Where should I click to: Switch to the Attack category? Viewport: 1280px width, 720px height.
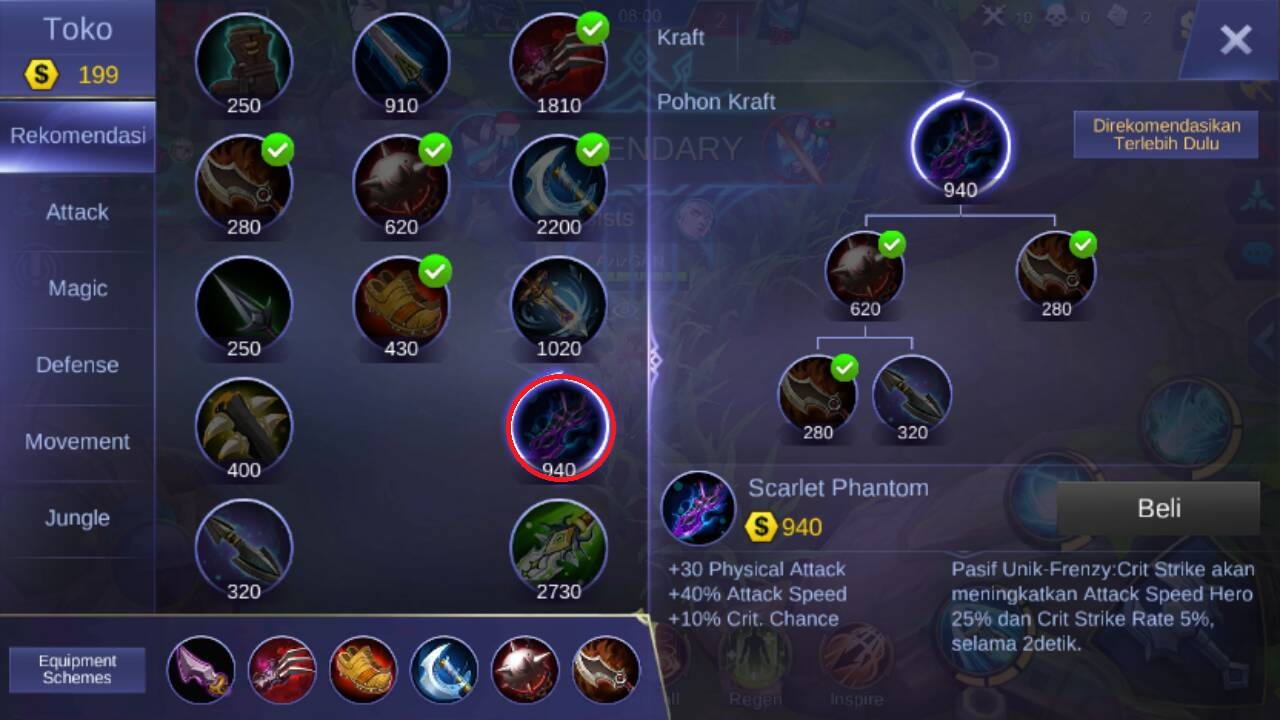pyautogui.click(x=77, y=212)
